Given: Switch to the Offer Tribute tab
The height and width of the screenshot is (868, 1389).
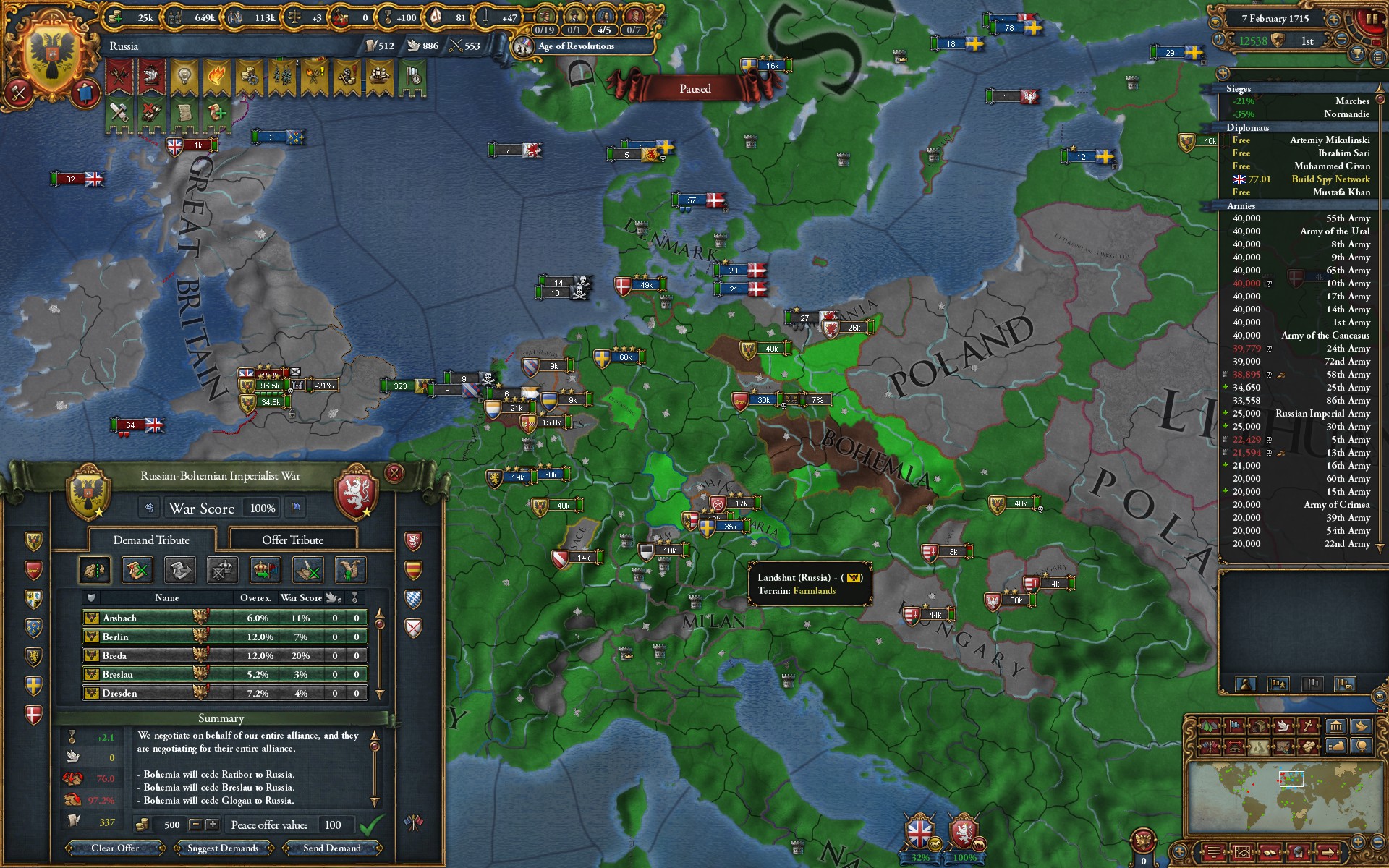Looking at the screenshot, I should click(292, 540).
